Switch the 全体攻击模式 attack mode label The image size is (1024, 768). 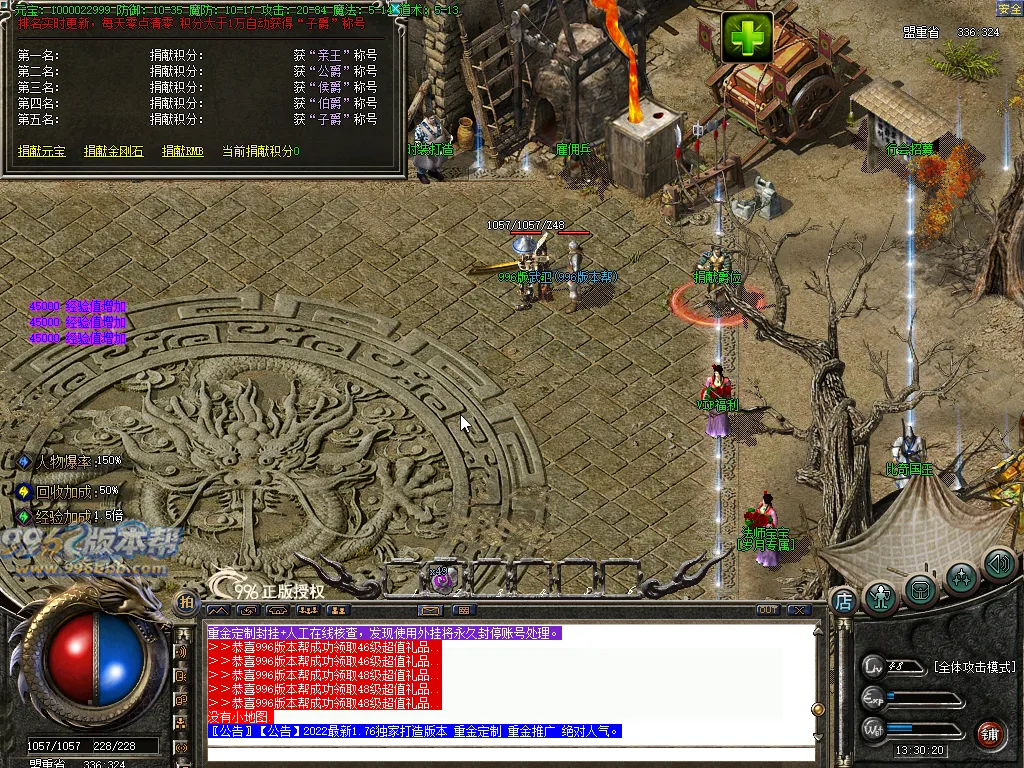pyautogui.click(x=974, y=667)
